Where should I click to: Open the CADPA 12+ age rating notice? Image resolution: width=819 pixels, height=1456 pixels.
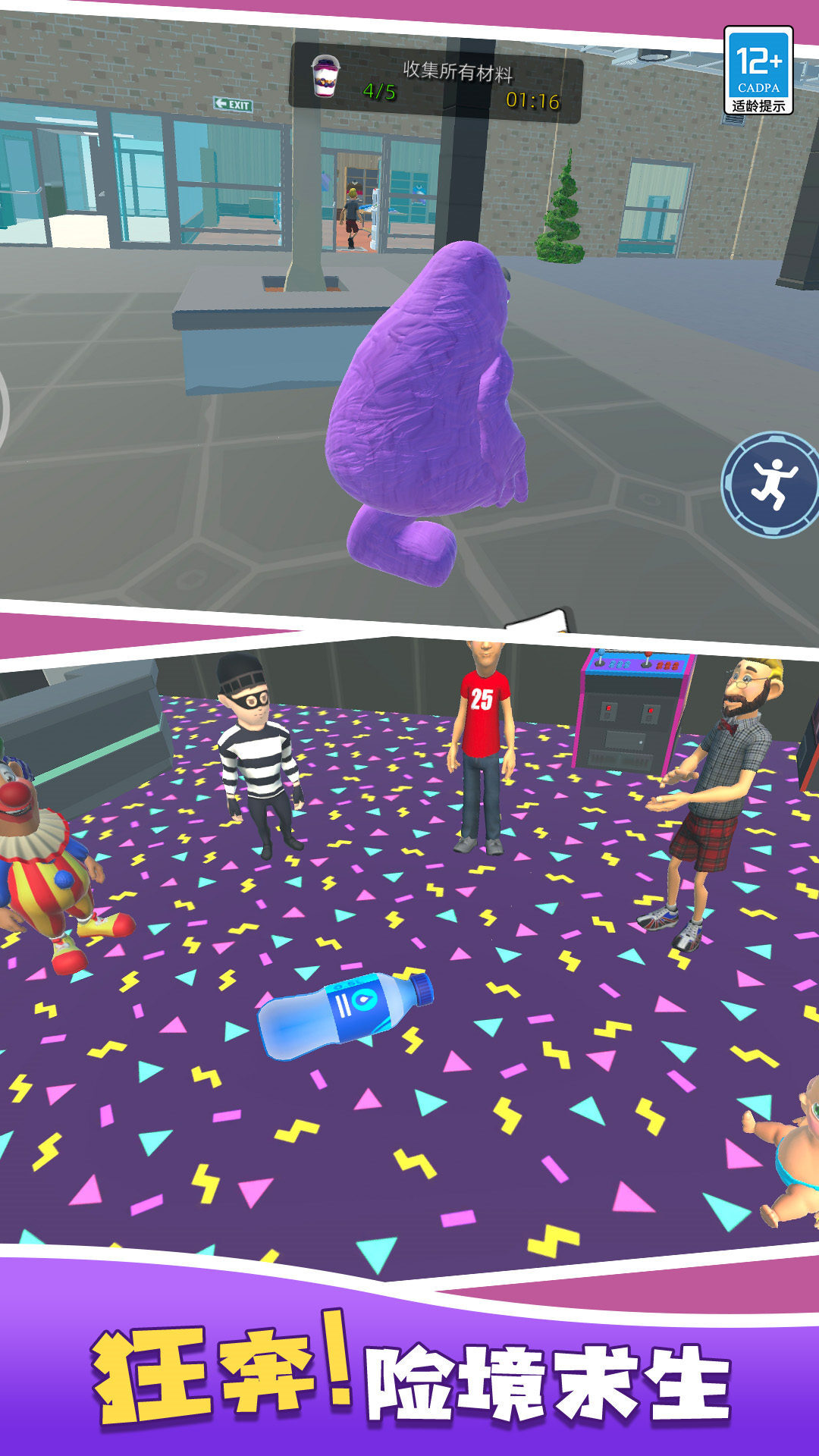[758, 71]
